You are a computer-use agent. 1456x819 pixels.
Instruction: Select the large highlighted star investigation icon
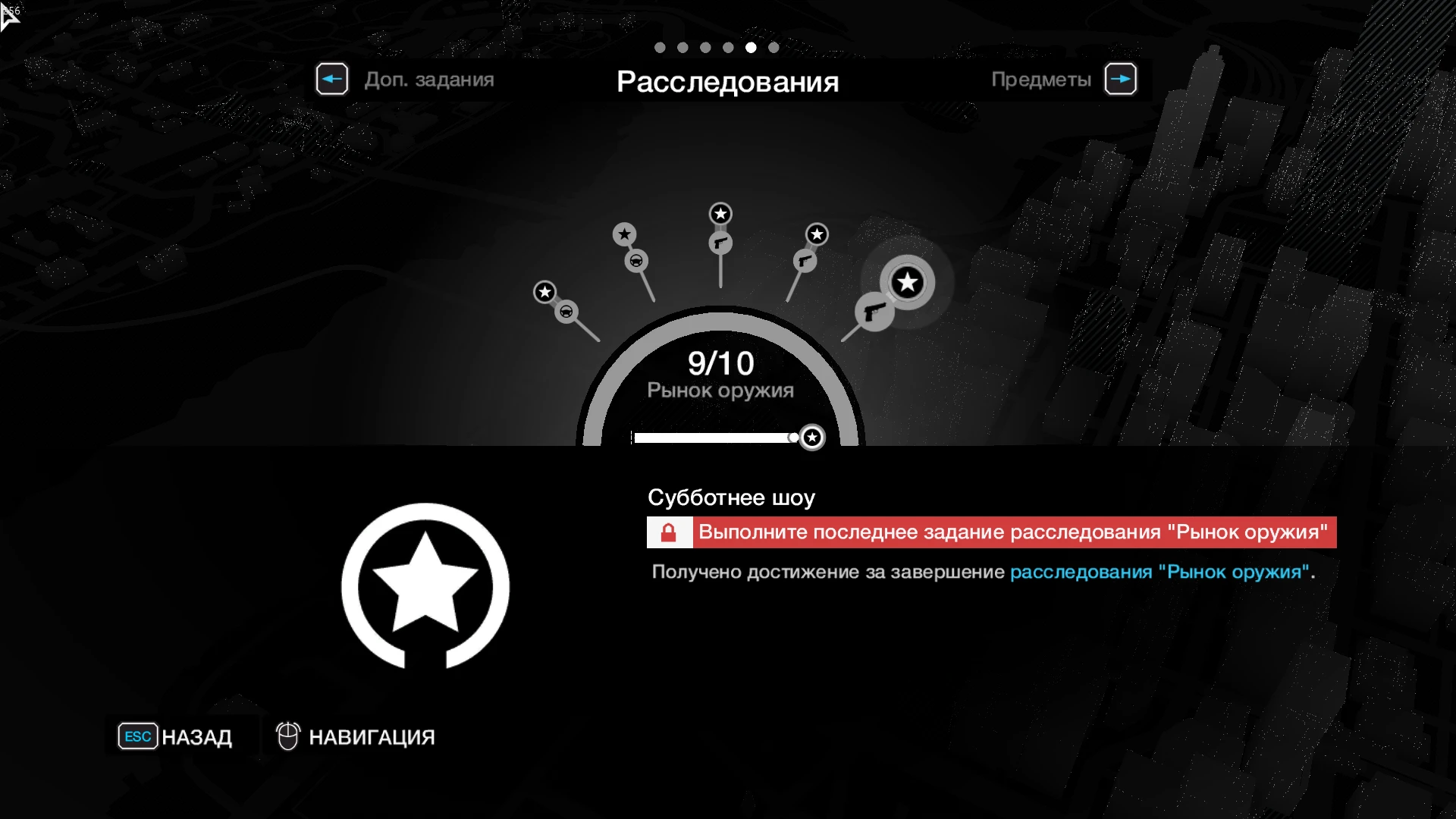click(x=907, y=283)
